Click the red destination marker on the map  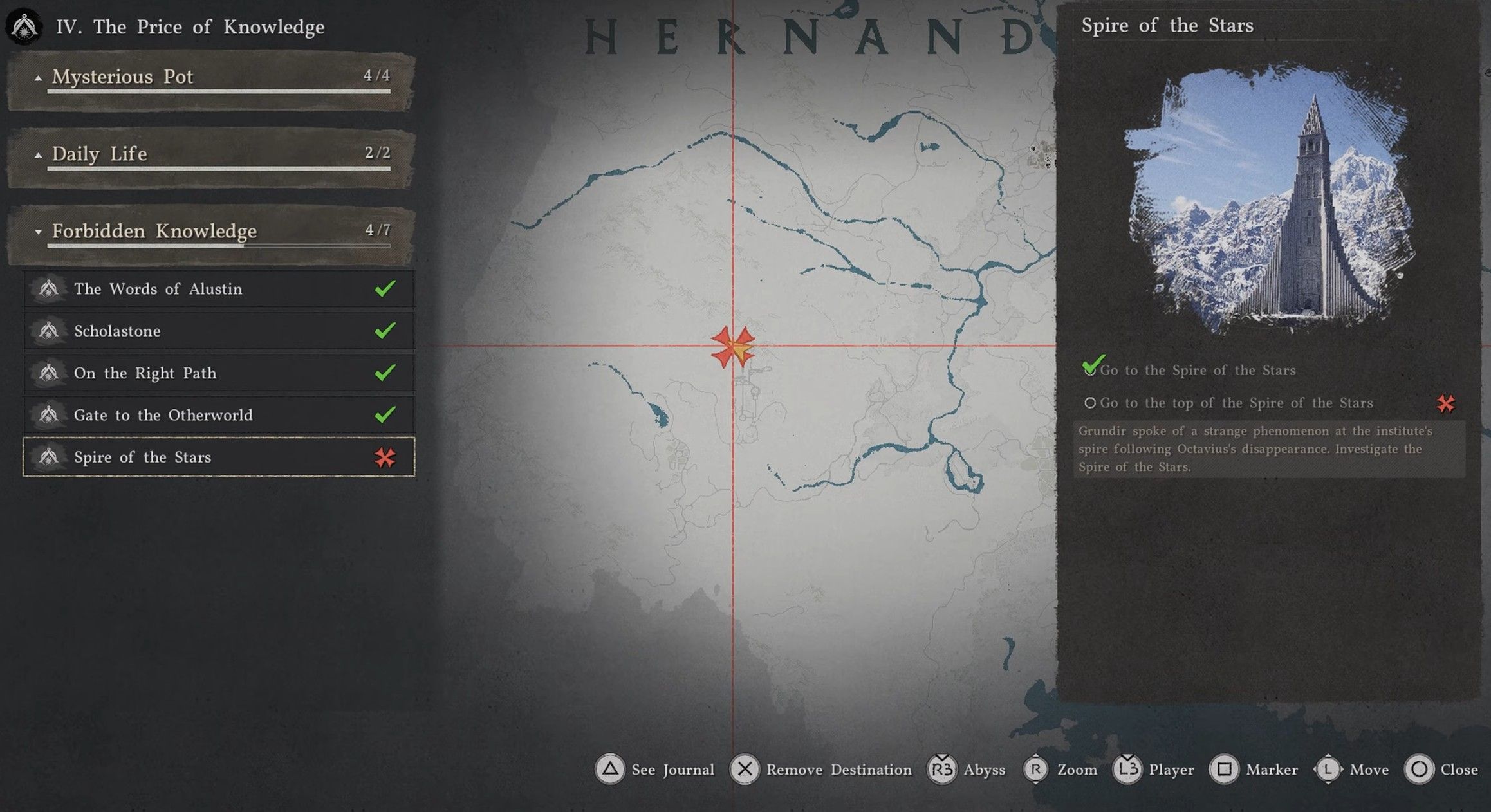tap(733, 347)
